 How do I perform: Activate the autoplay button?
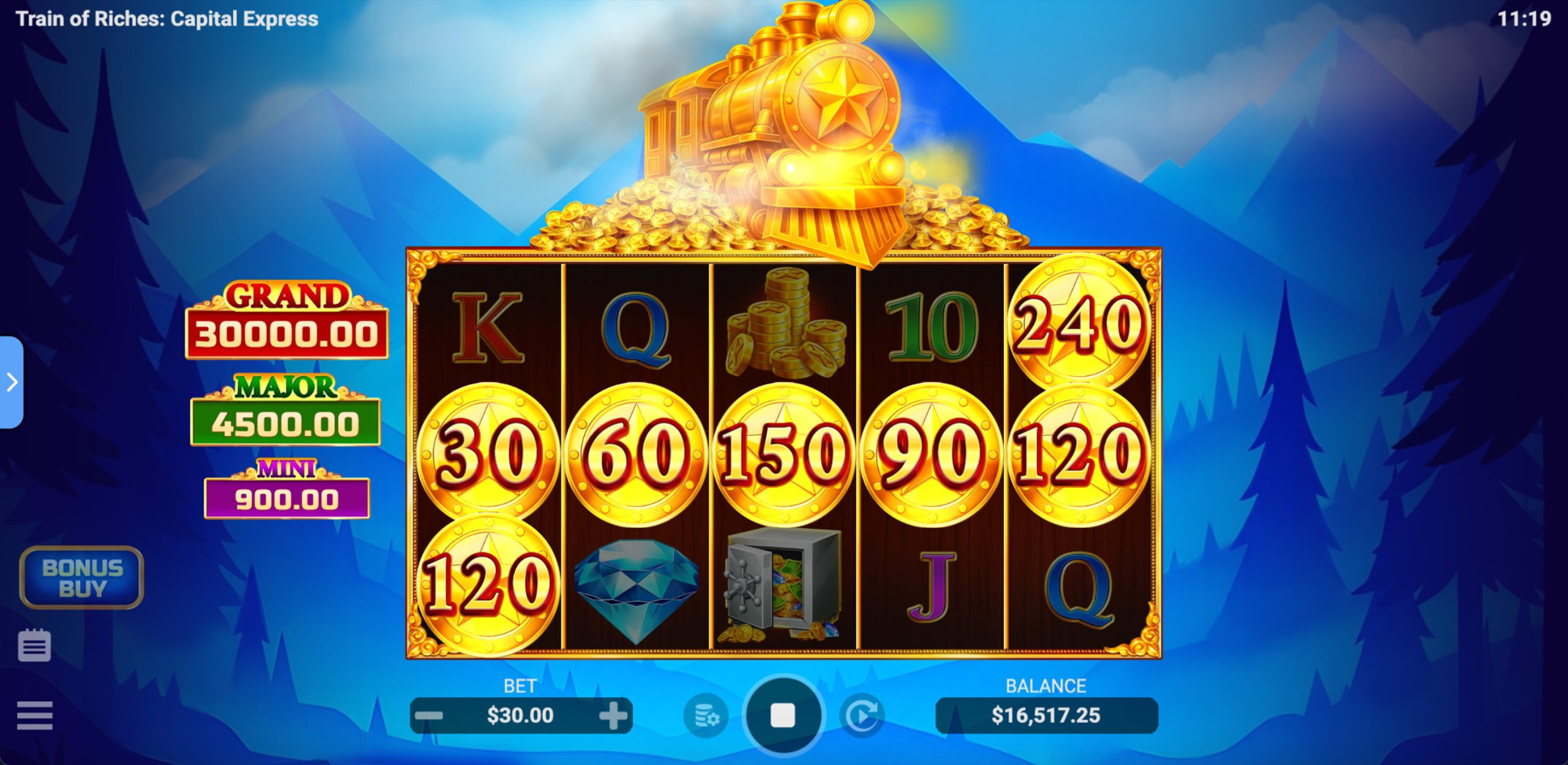pyautogui.click(x=862, y=715)
